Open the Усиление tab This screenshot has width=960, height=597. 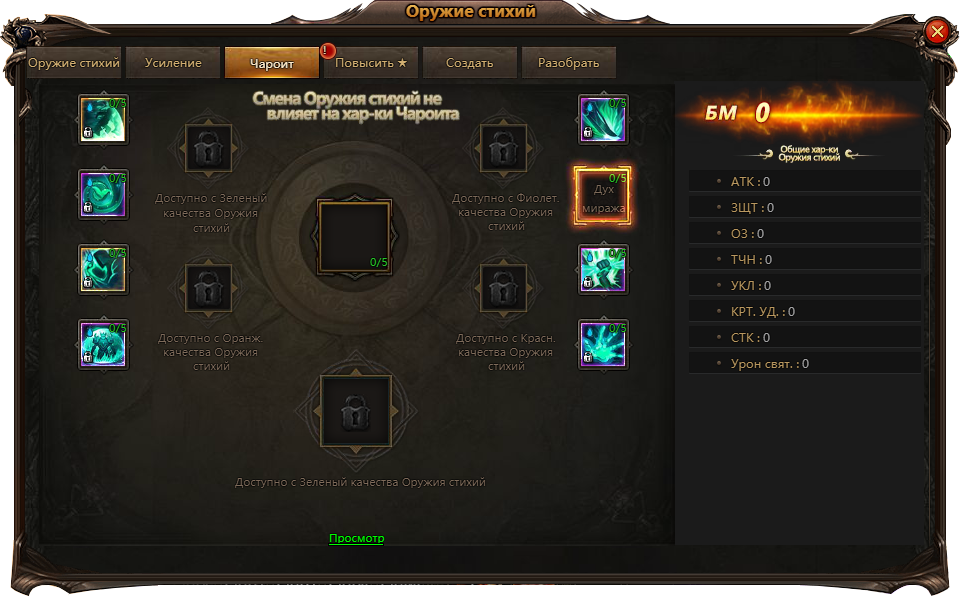[x=173, y=63]
